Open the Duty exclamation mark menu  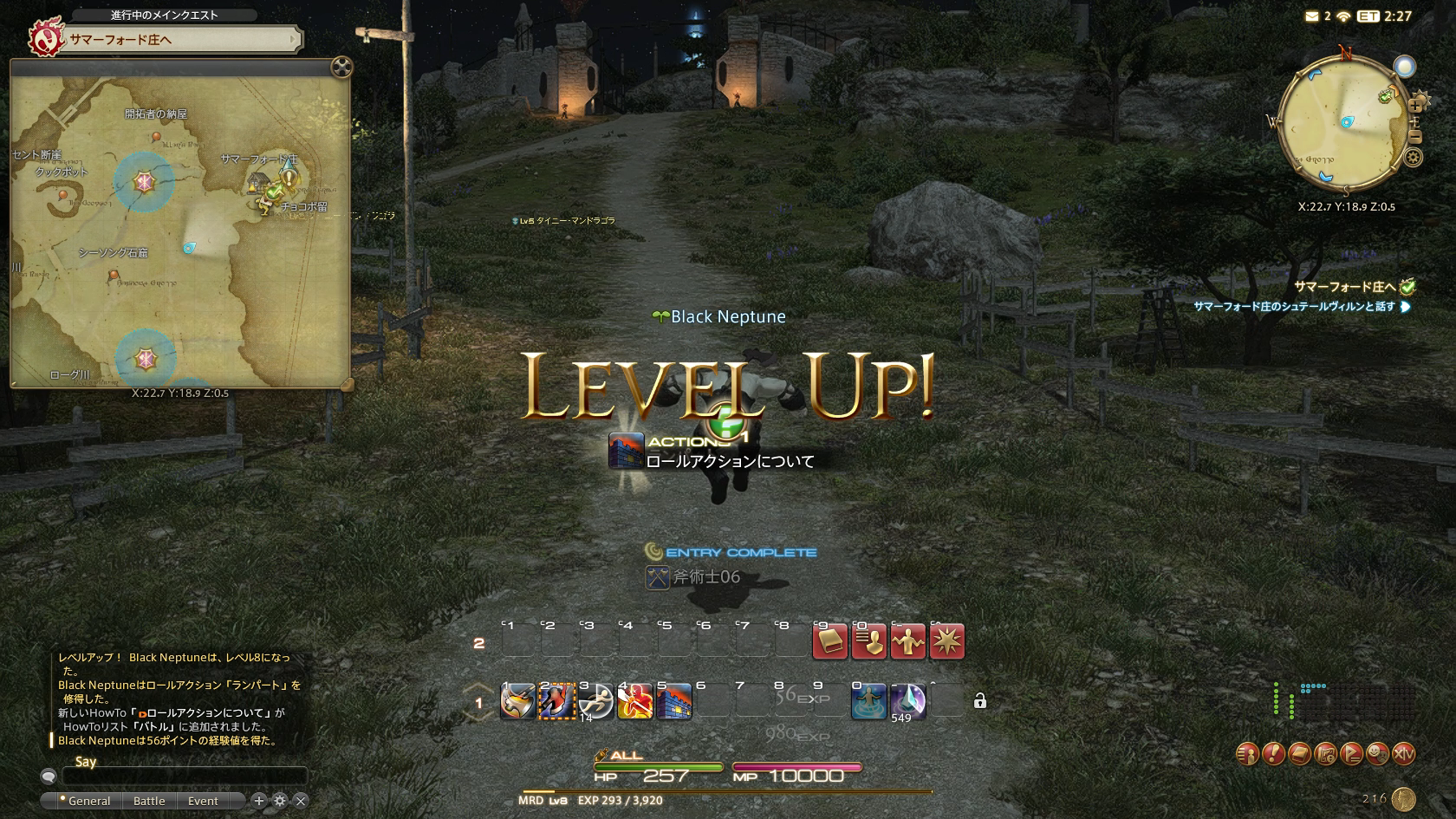coord(1272,754)
